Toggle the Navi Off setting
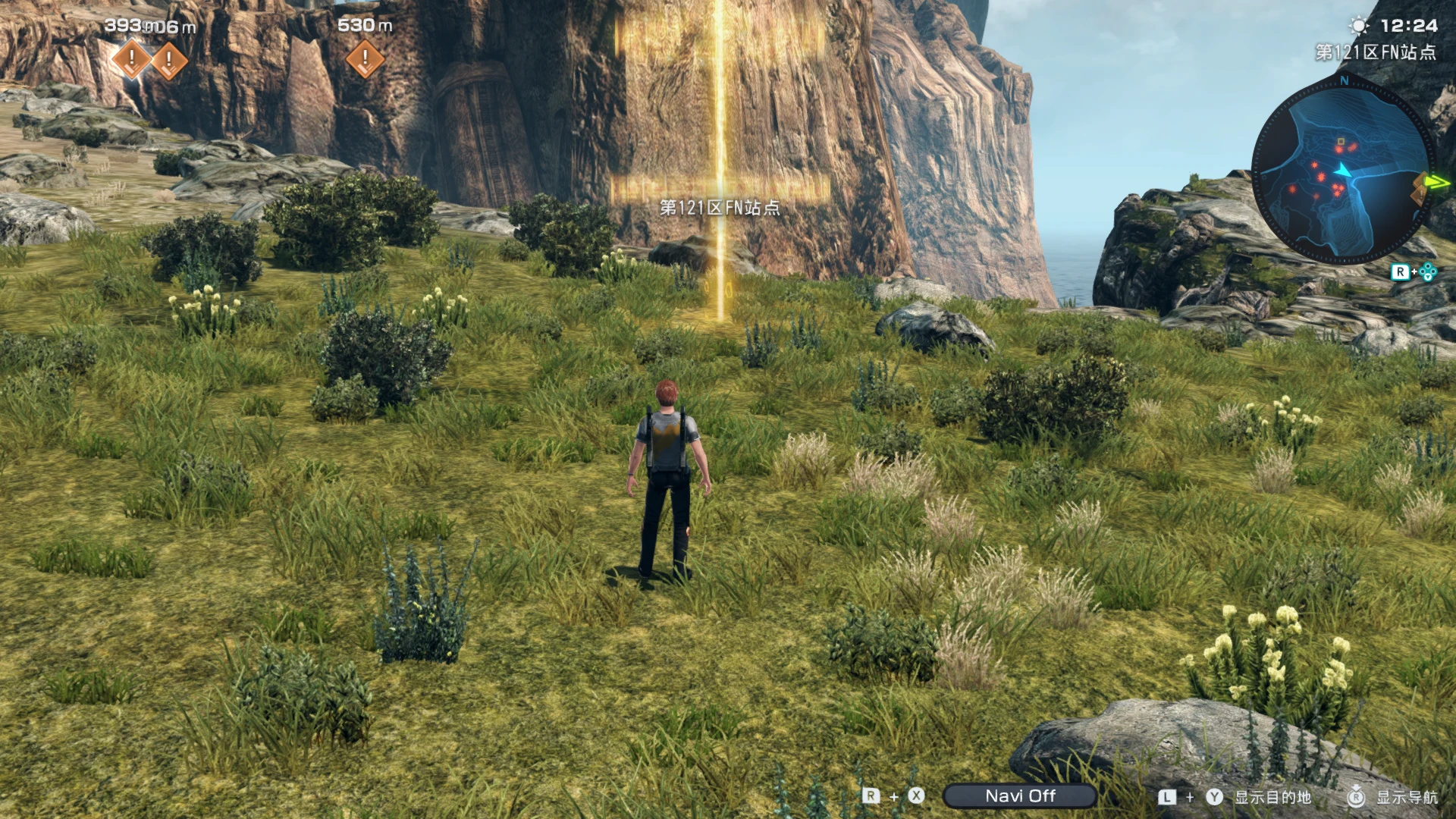This screenshot has width=1456, height=819. (1022, 795)
